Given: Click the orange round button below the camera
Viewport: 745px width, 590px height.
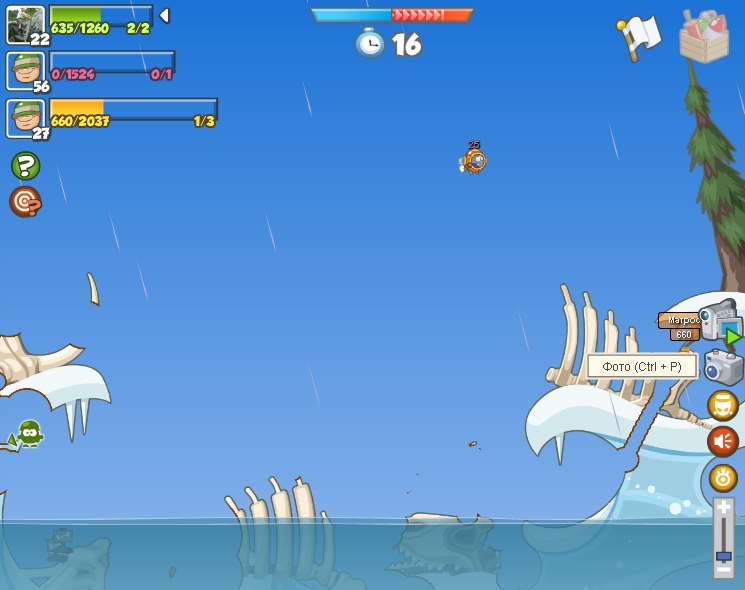Looking at the screenshot, I should click(723, 405).
